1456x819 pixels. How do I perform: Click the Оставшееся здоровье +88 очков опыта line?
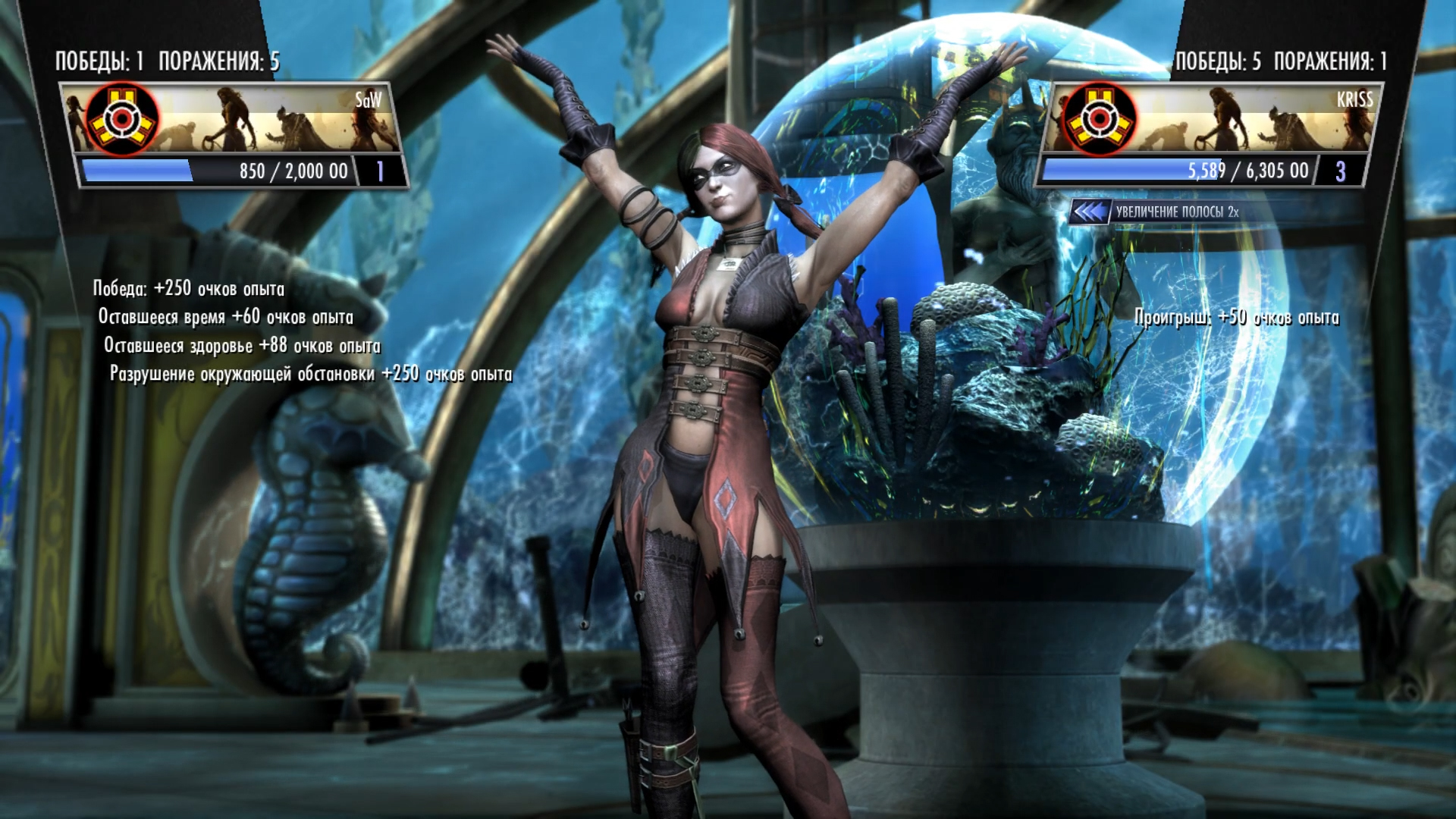[x=244, y=344]
